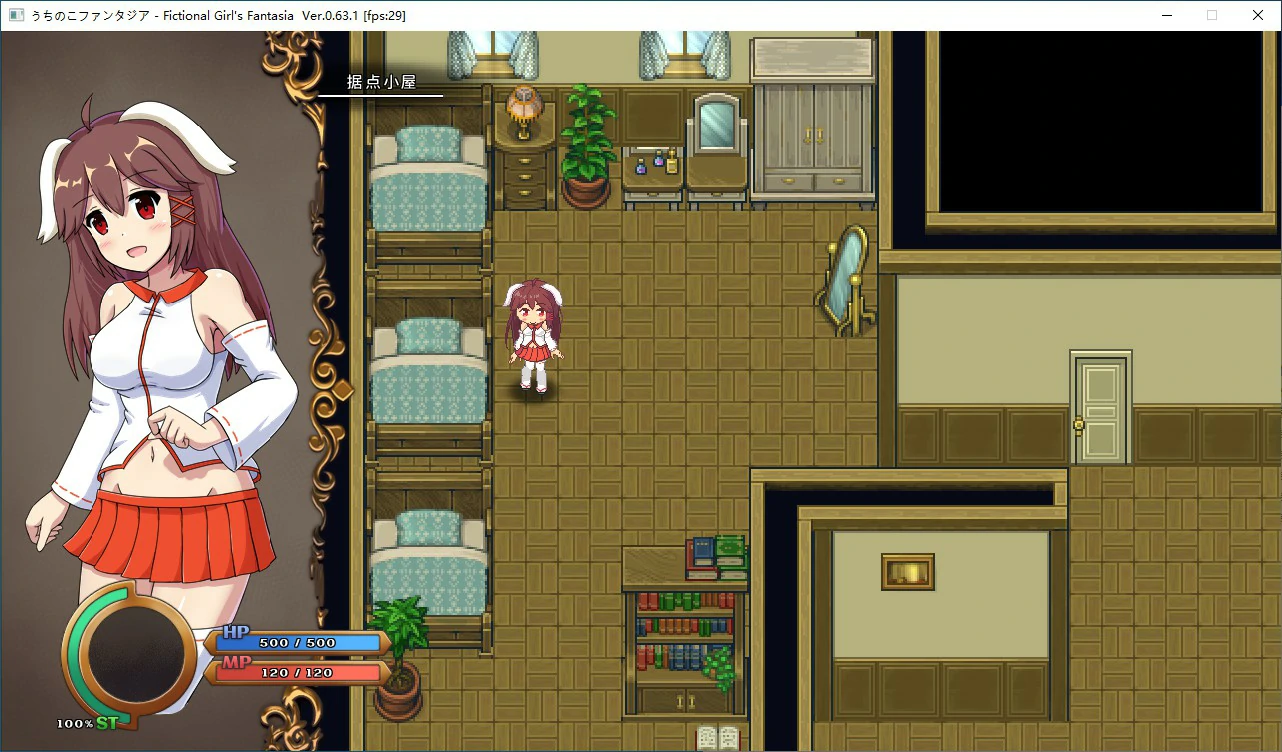Click the topmost bed on the left

[427, 180]
